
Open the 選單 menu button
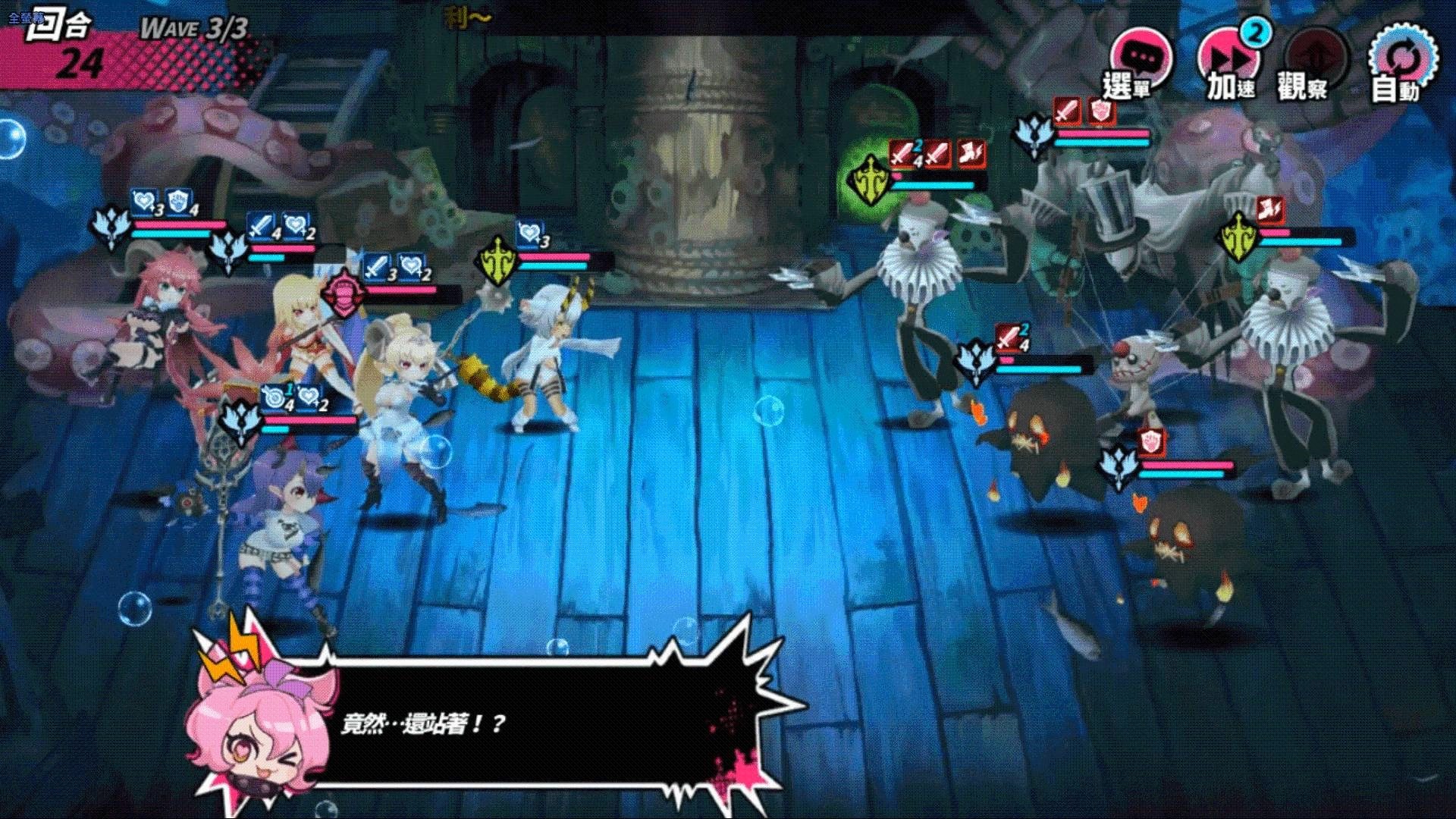coord(1139,64)
